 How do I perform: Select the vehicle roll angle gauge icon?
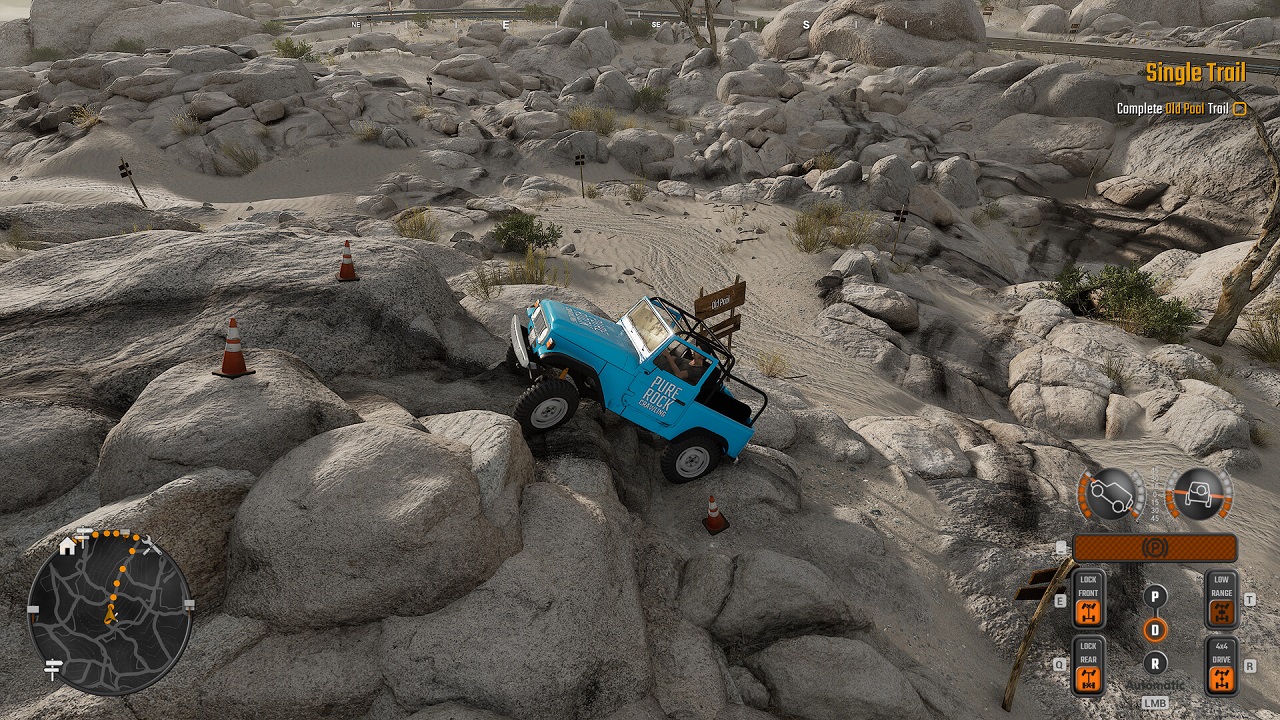coord(1199,496)
